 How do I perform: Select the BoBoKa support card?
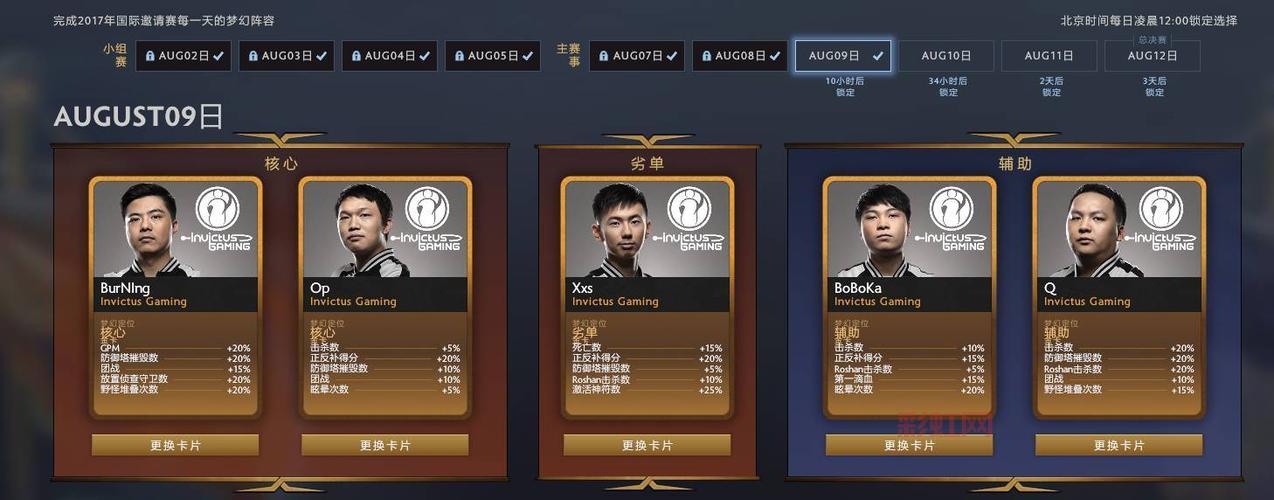pyautogui.click(x=909, y=297)
